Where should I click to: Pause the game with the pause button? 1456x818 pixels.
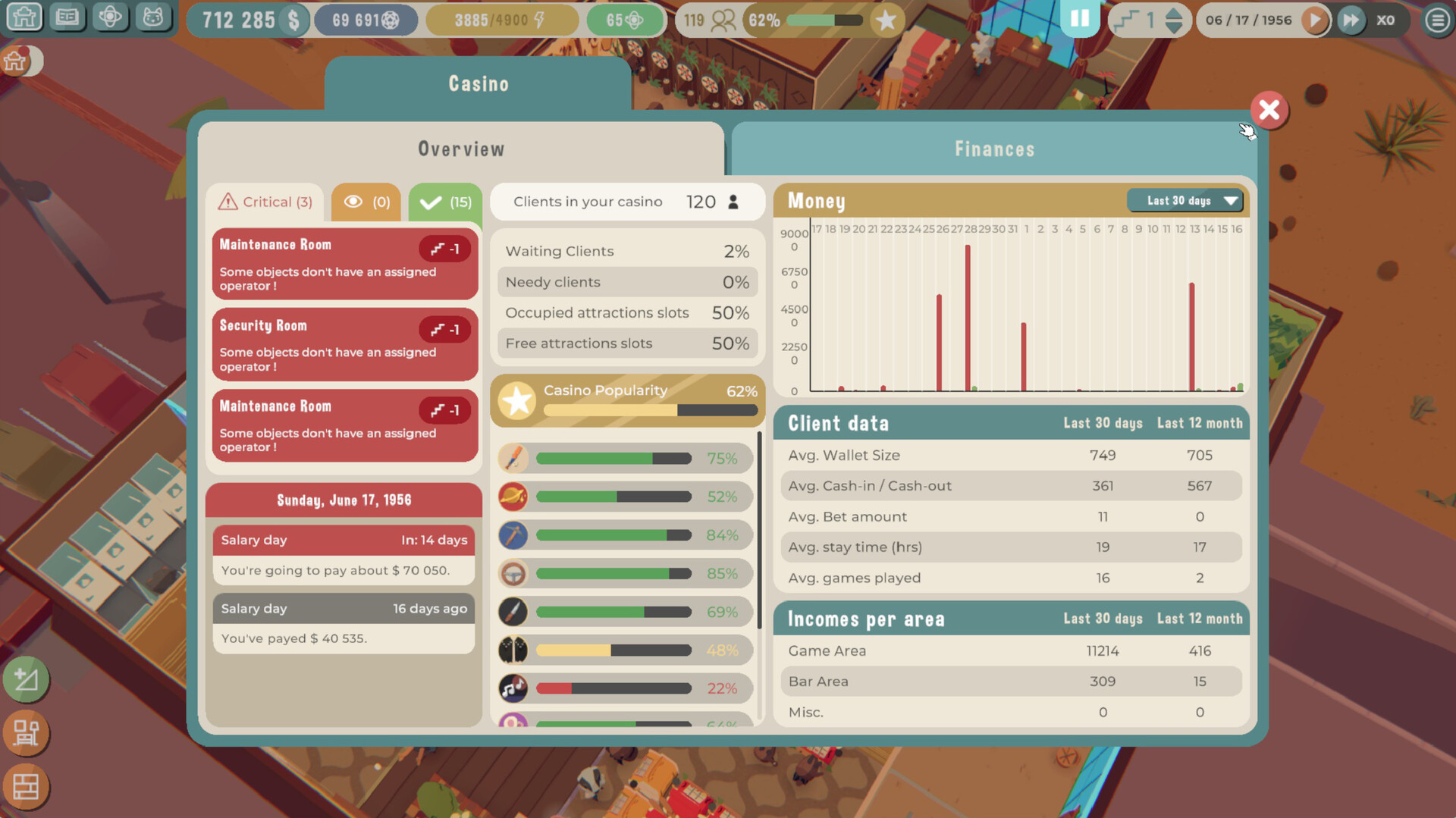click(x=1080, y=18)
